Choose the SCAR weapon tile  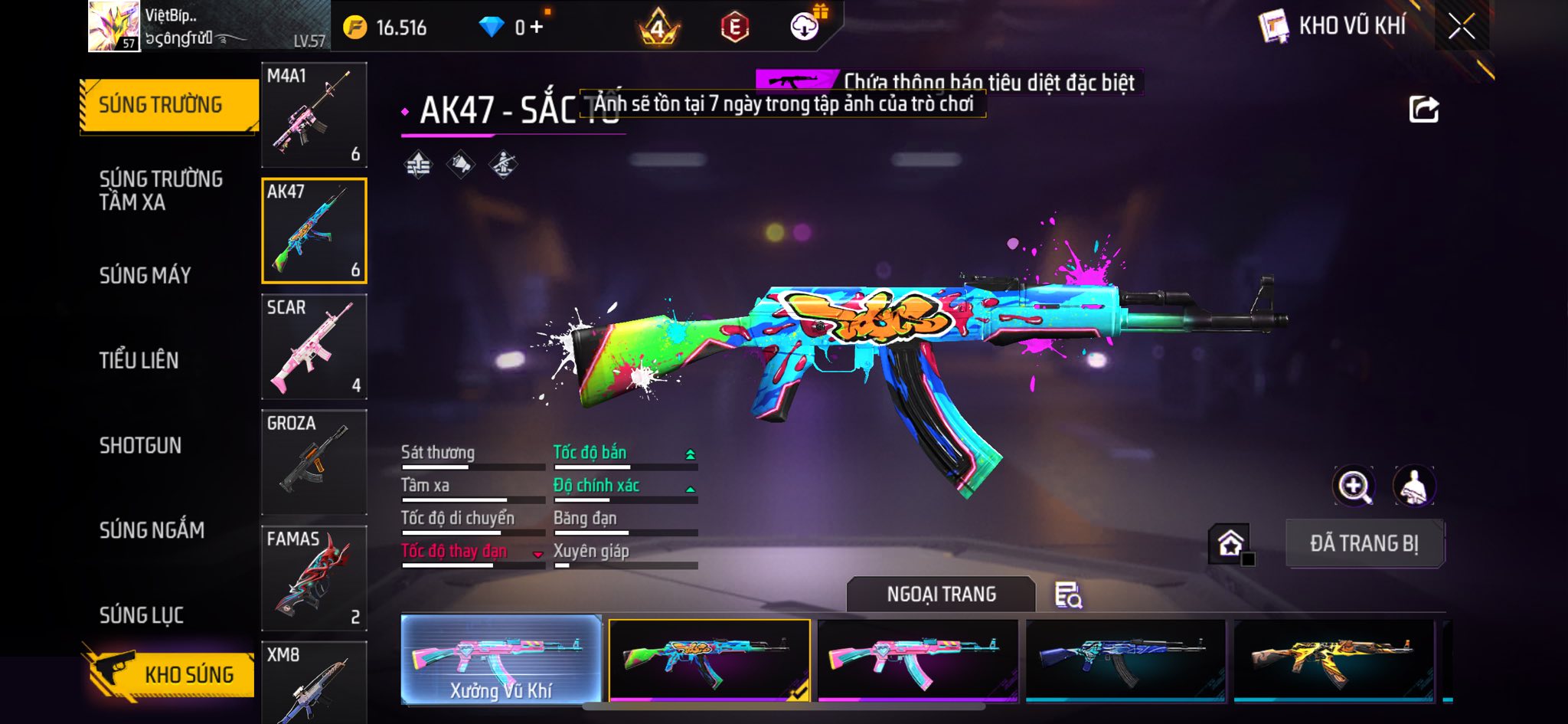[x=314, y=346]
